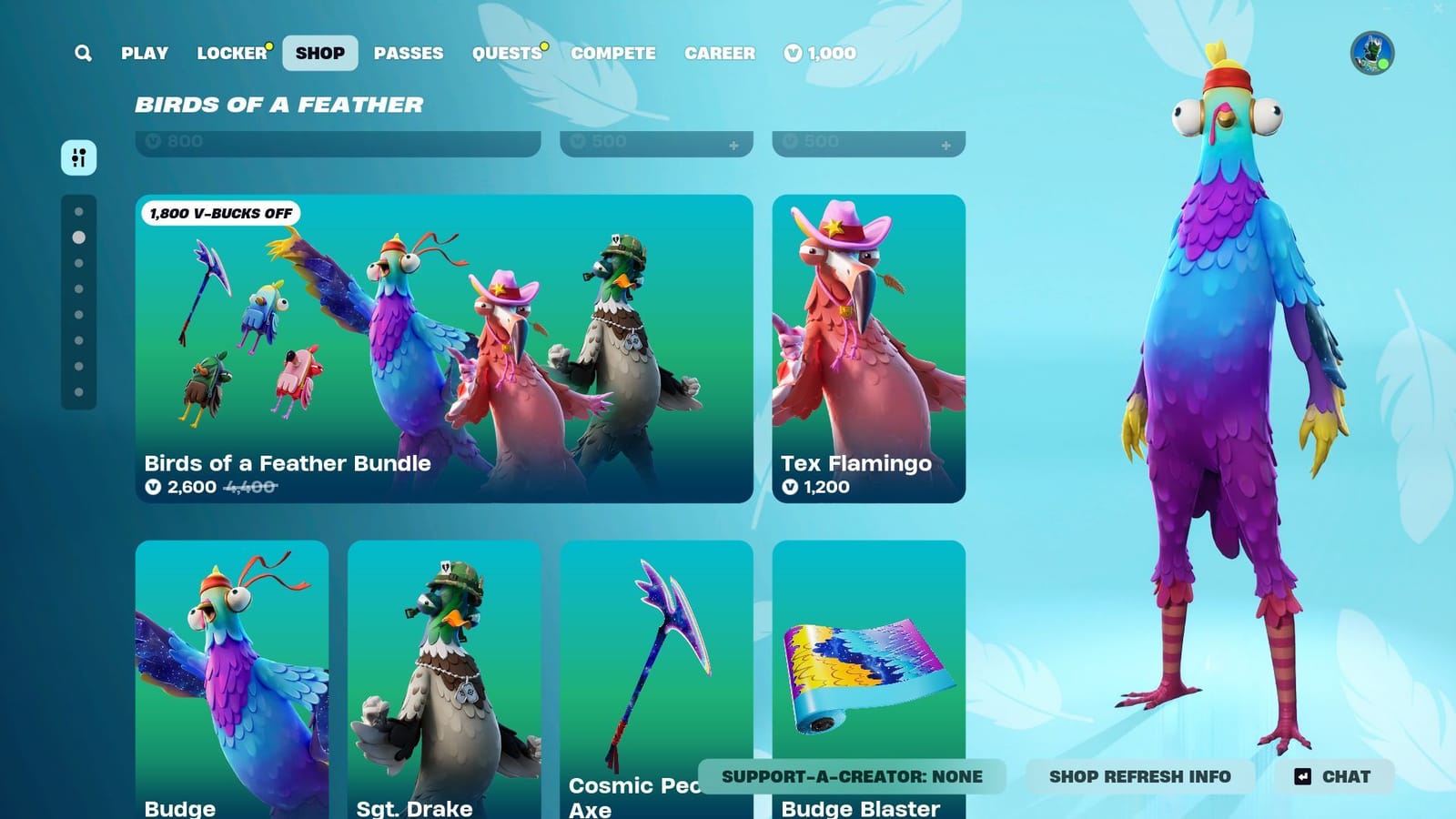Click the V-Bucks coin icon next to 1,000

point(791,54)
